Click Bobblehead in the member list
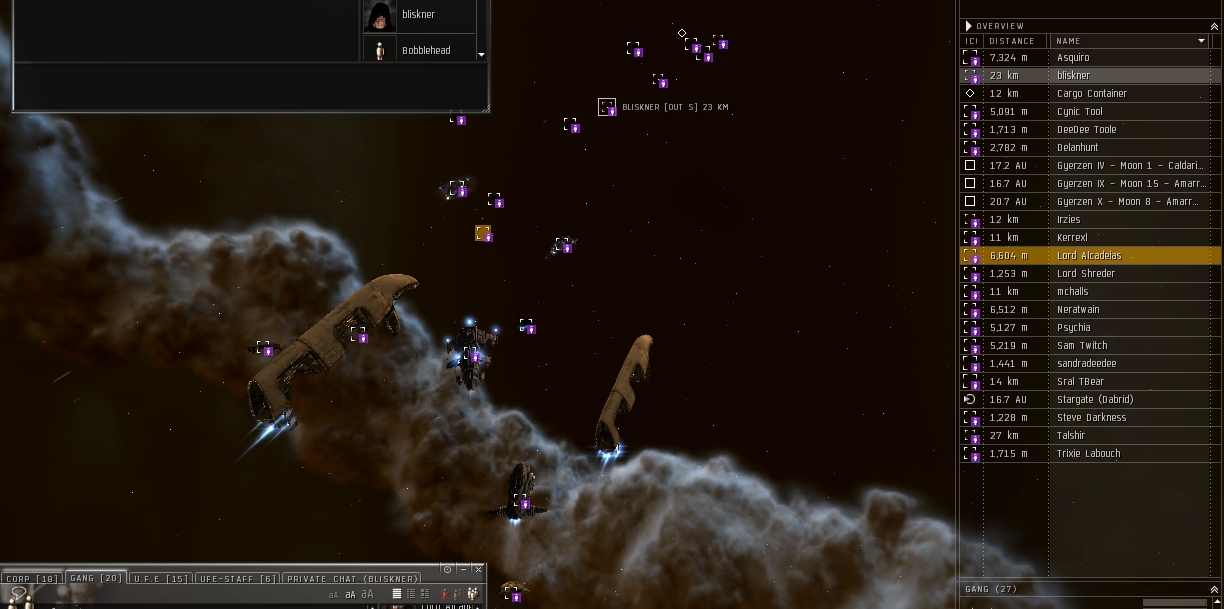The height and width of the screenshot is (609, 1224). (x=426, y=50)
